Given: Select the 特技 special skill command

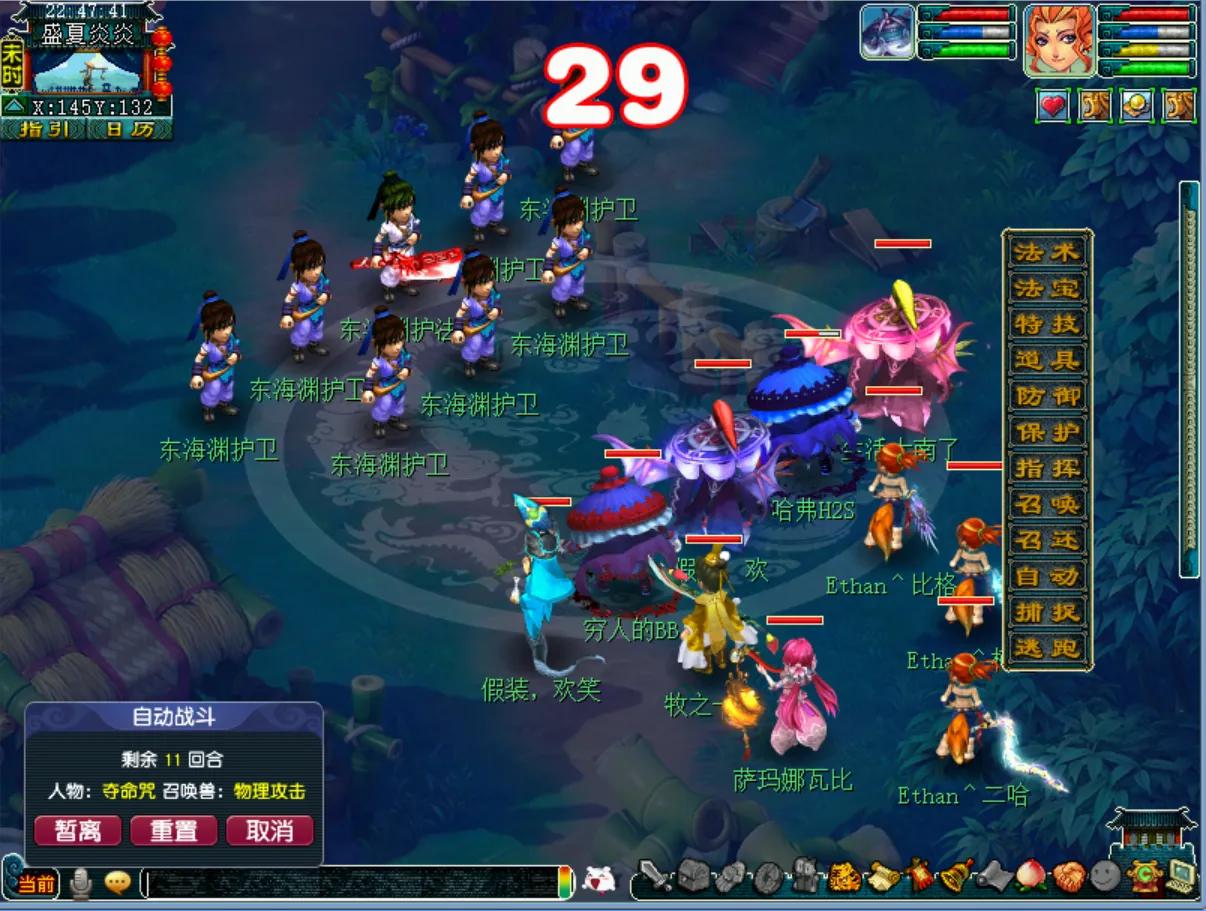Looking at the screenshot, I should (x=1047, y=324).
